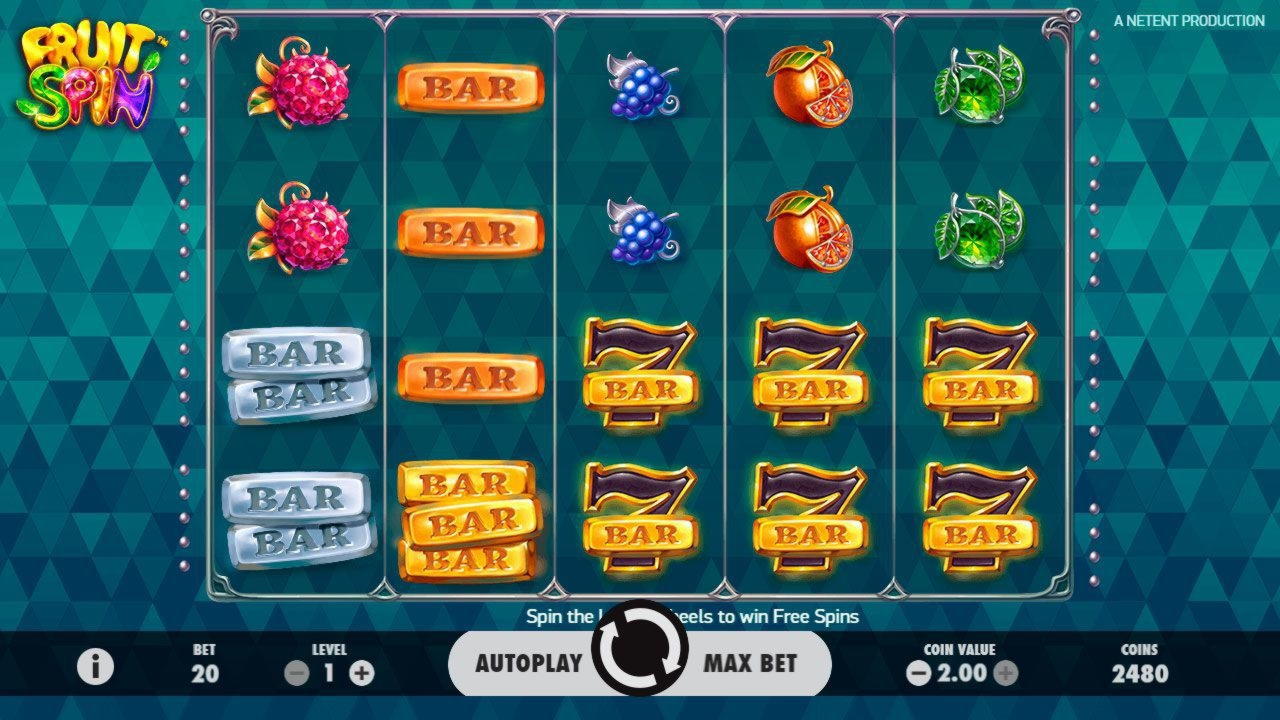The width and height of the screenshot is (1280, 720).
Task: Start Autoplay mode
Action: click(x=528, y=663)
